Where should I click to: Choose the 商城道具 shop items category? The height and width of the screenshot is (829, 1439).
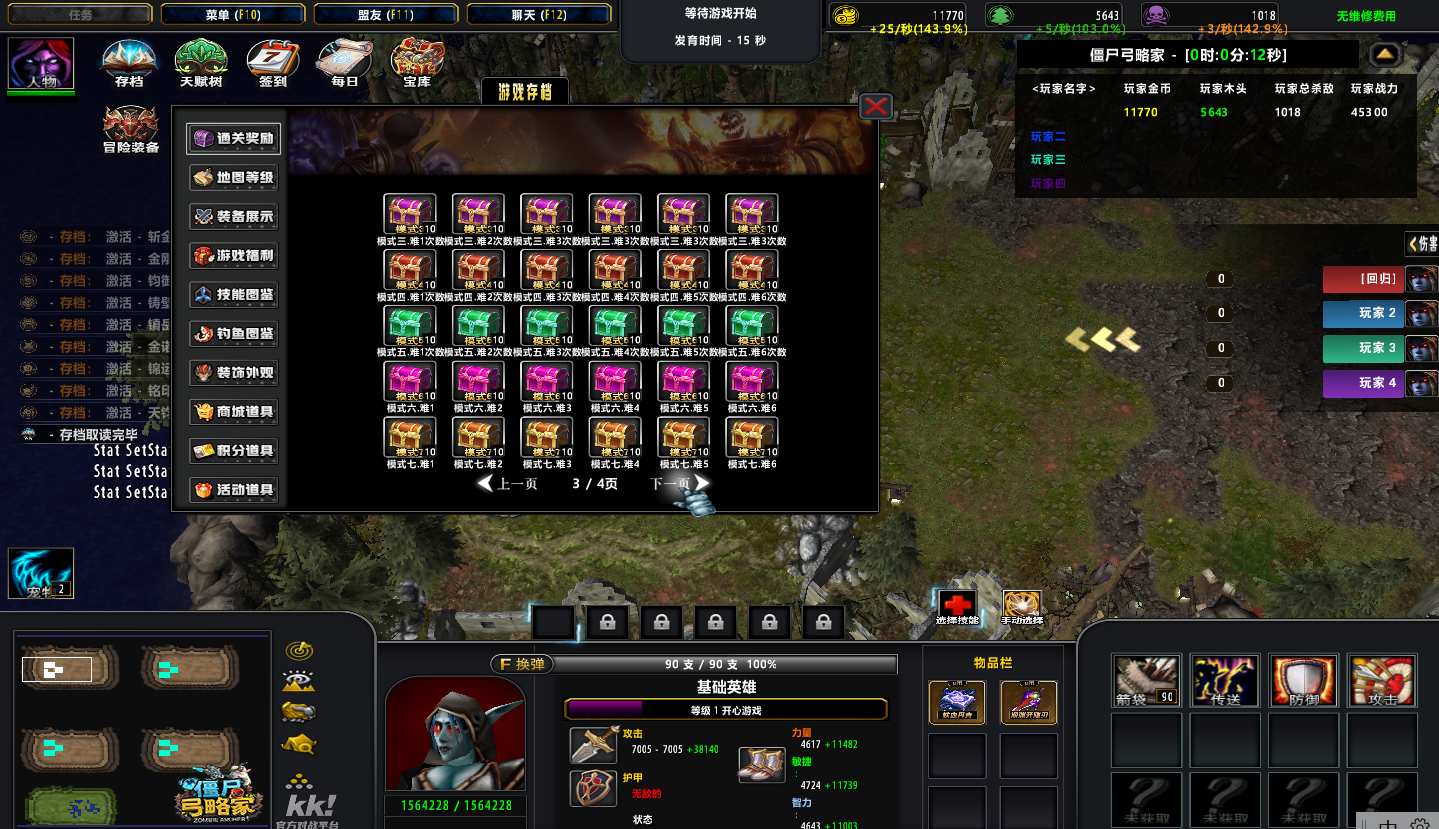(234, 412)
